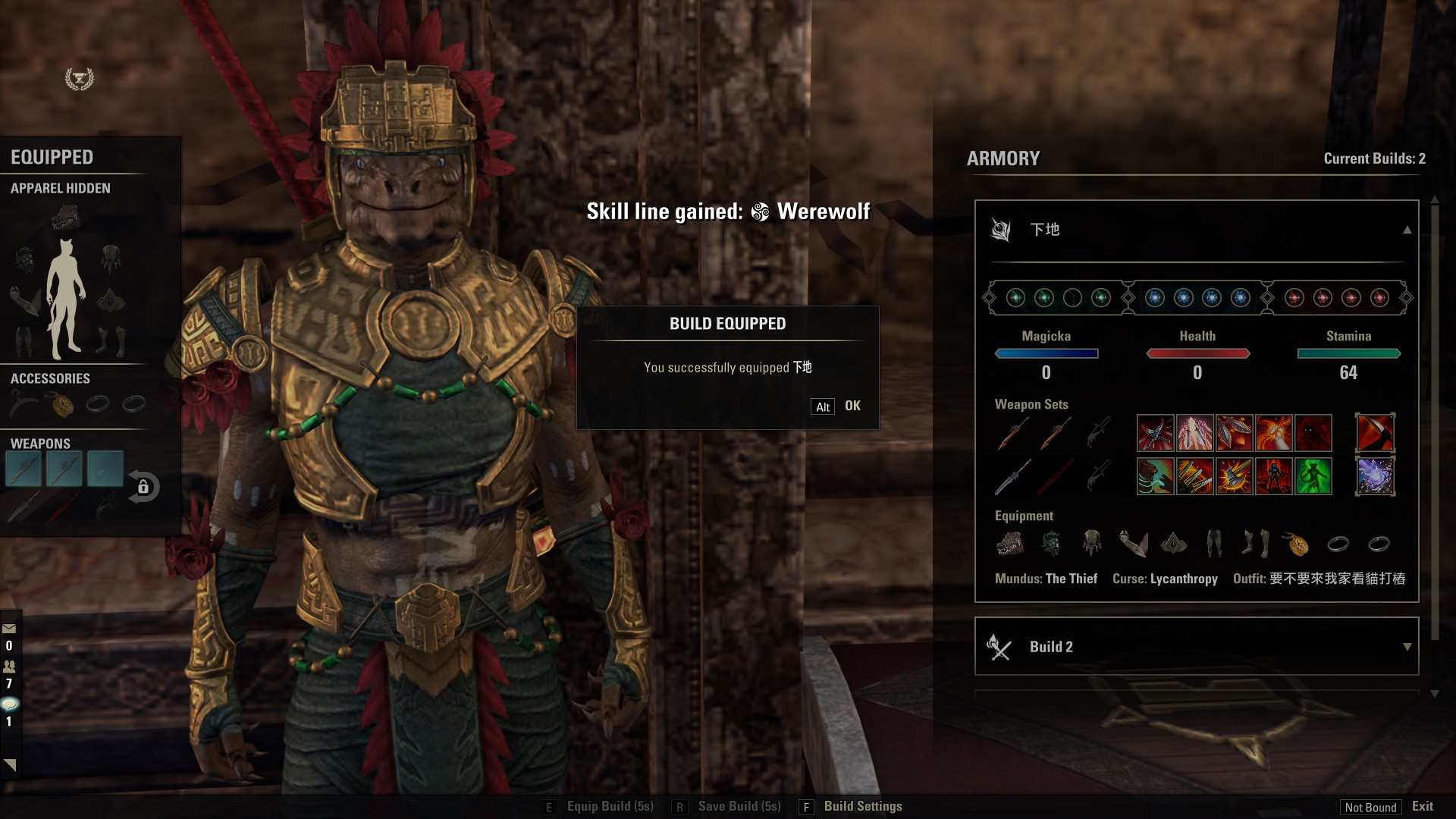Collapse the 下地 build panel arrow

pos(1407,230)
